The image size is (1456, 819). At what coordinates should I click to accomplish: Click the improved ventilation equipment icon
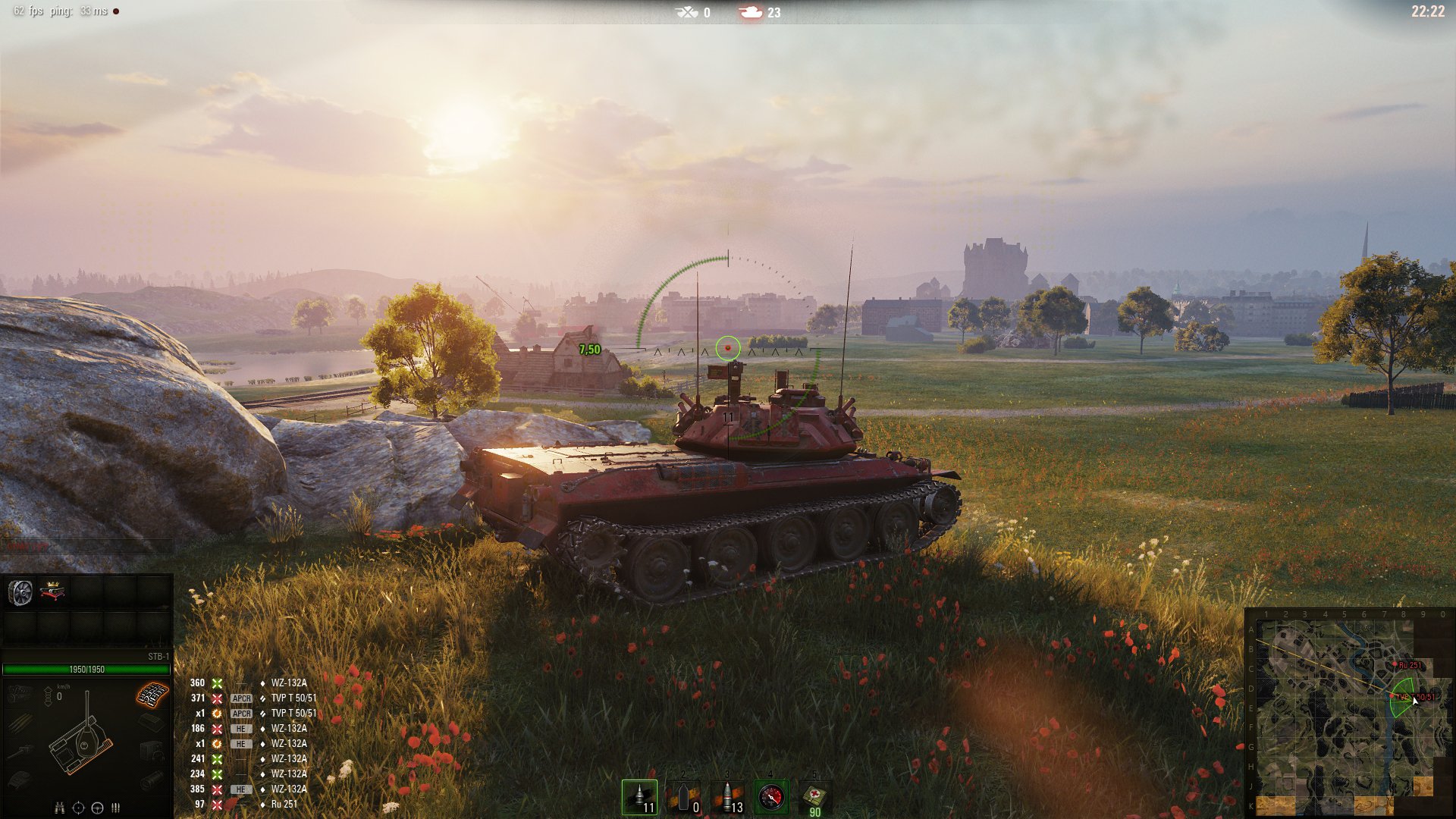21,591
